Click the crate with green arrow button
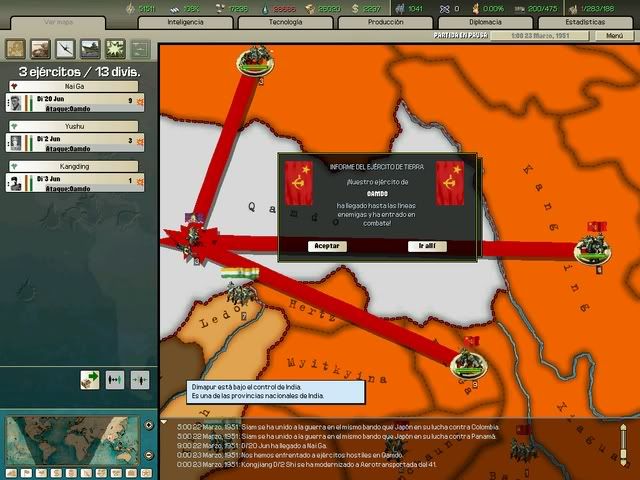The height and width of the screenshot is (480, 640). coord(91,379)
